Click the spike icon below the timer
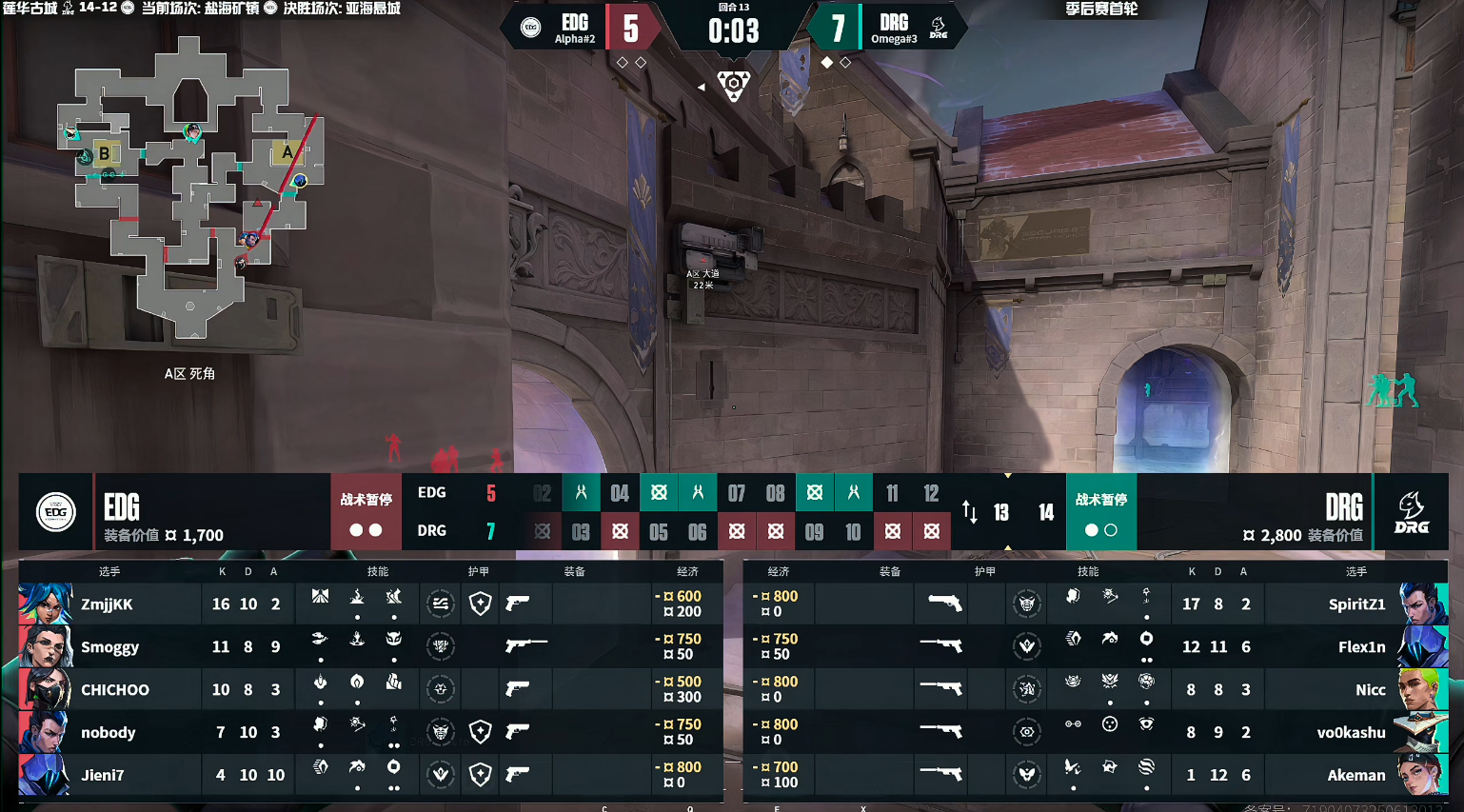The width and height of the screenshot is (1464, 812). [733, 85]
